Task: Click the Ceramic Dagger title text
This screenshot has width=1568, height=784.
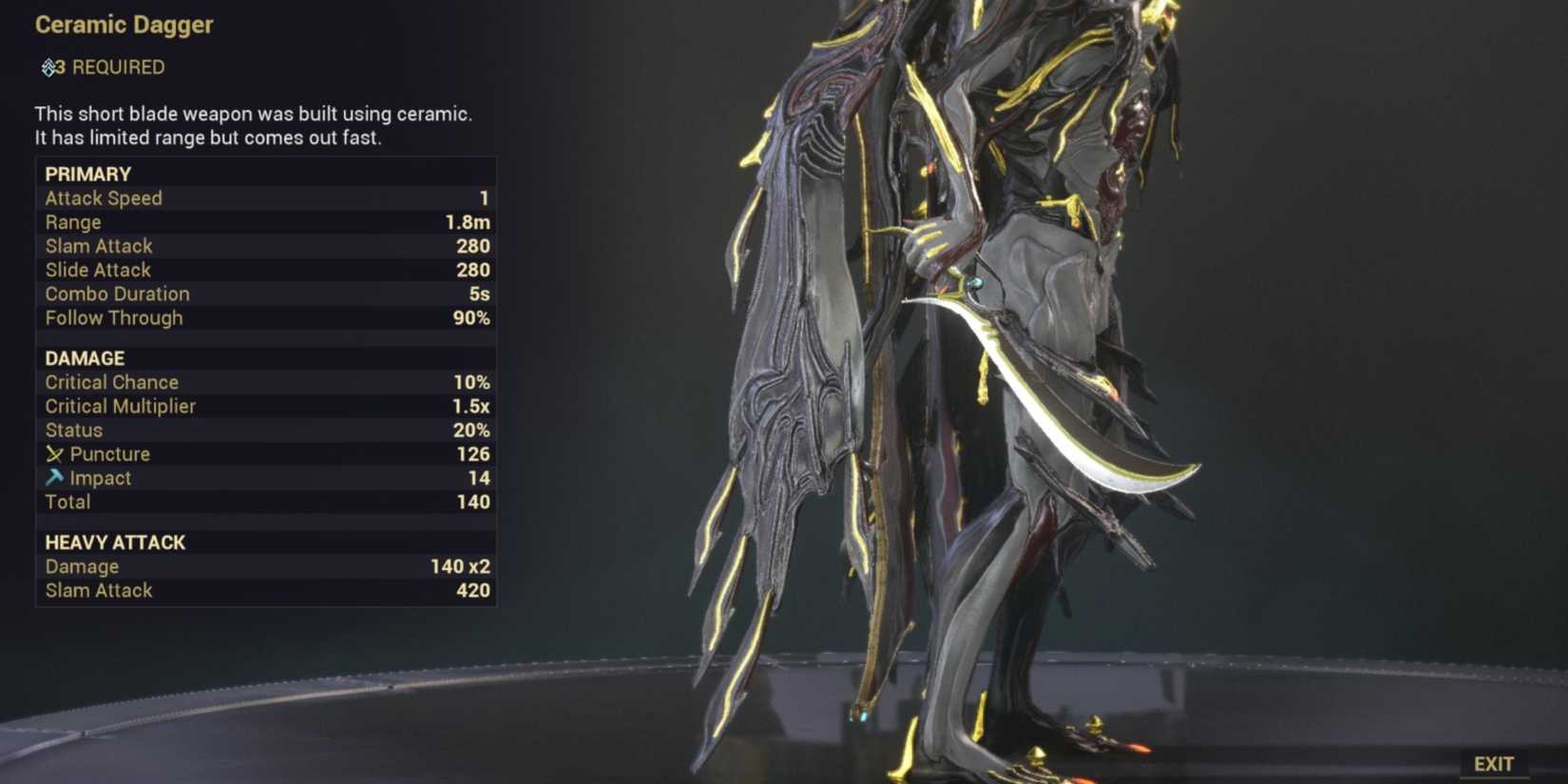Action: 124,25
